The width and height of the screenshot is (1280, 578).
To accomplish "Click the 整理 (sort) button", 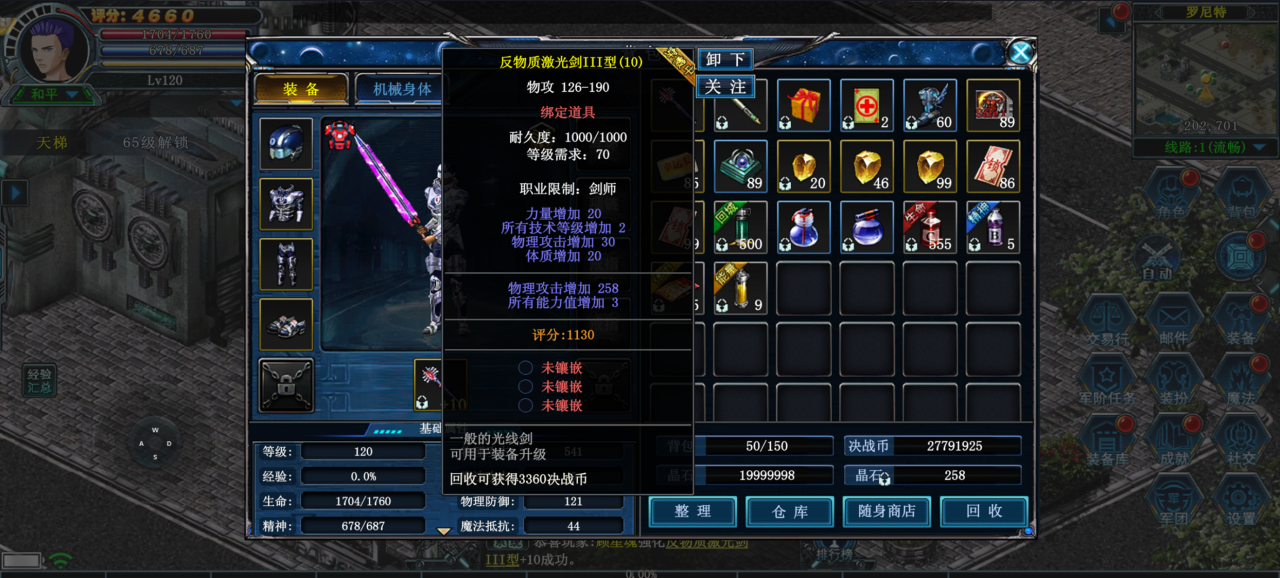I will [x=692, y=512].
